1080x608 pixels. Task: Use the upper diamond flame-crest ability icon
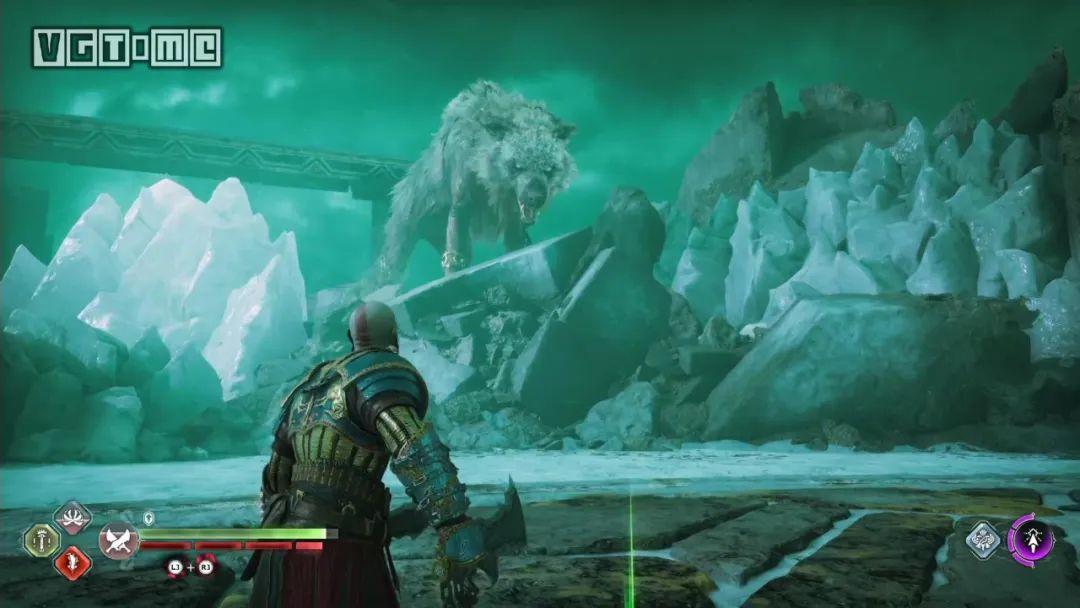click(72, 517)
